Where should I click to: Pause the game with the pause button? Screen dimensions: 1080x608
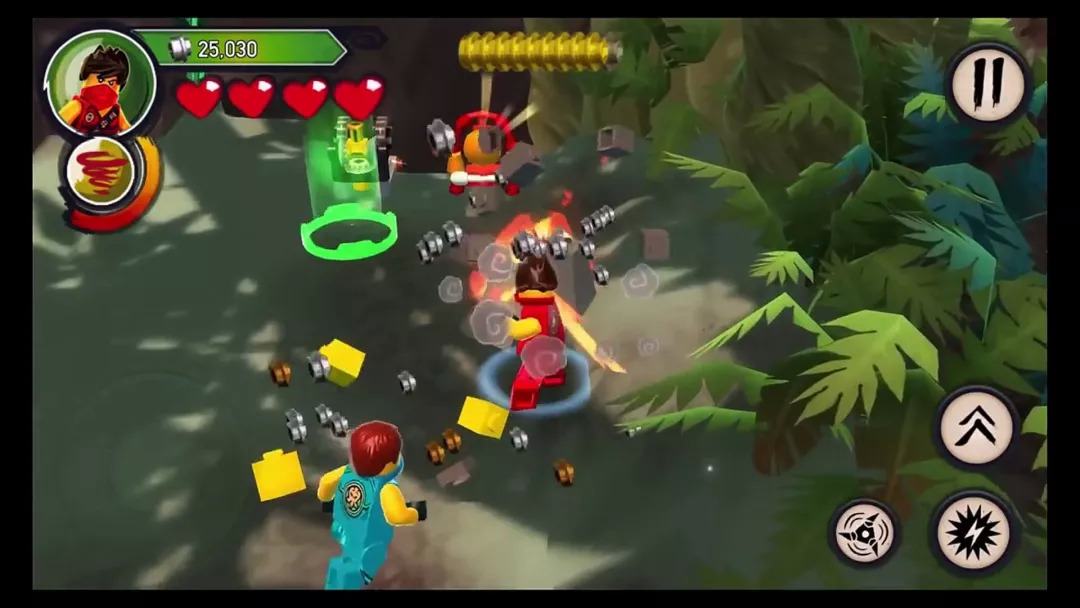pyautogui.click(x=987, y=82)
